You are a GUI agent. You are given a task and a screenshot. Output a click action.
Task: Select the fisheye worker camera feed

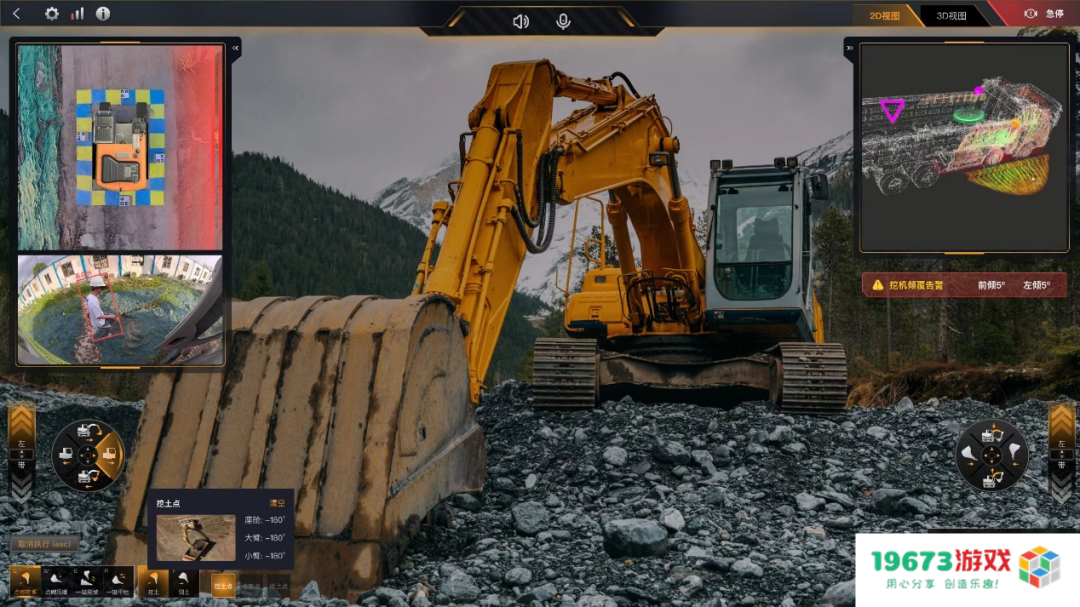(x=120, y=309)
